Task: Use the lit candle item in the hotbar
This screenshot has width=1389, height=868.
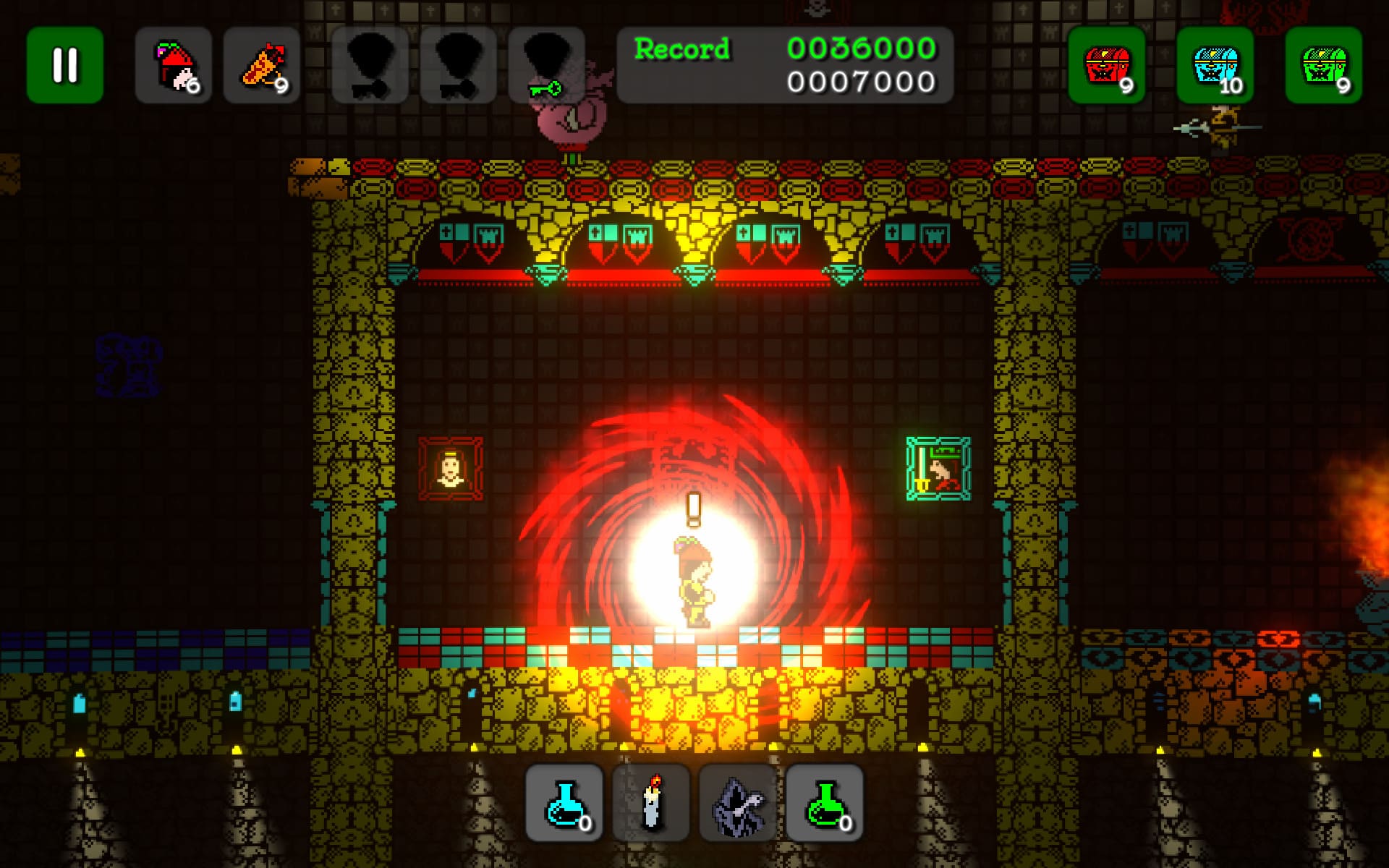Action: [651, 803]
